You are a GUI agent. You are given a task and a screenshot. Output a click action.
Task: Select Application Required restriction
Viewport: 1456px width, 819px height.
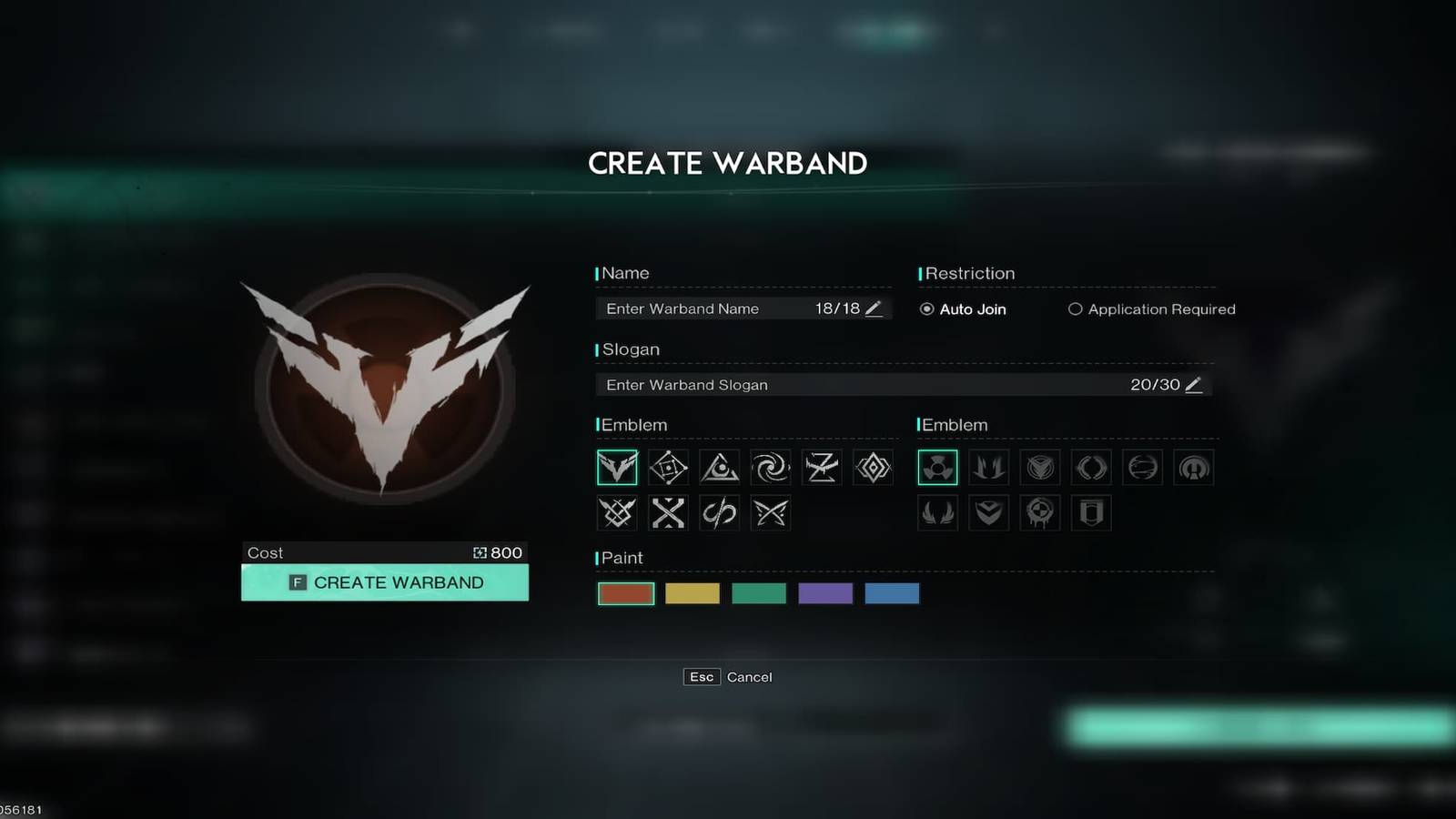[1075, 309]
